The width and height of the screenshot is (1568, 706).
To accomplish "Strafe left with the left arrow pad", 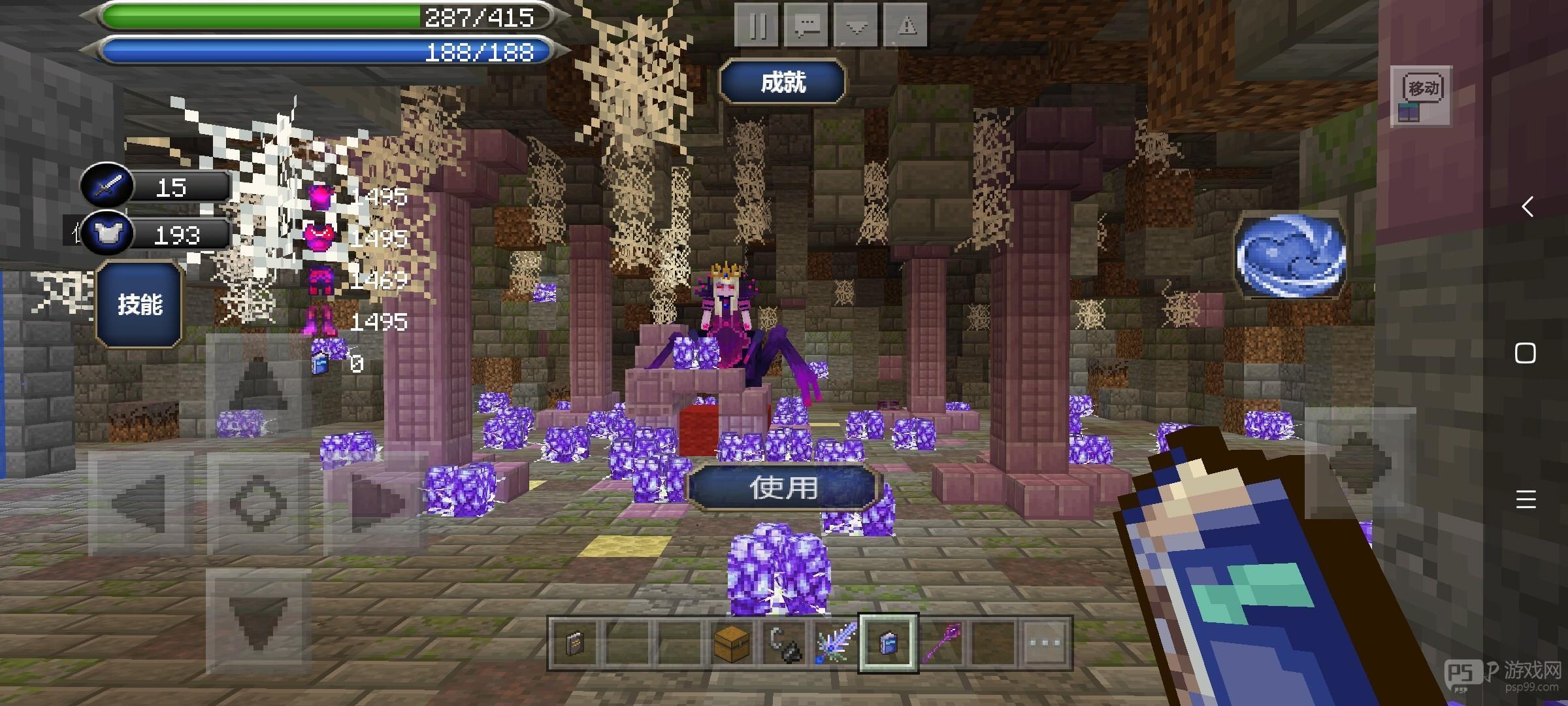I will click(x=139, y=503).
